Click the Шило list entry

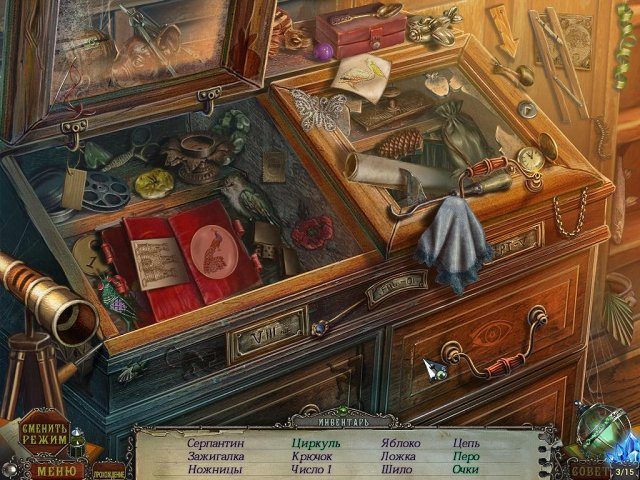pos(396,469)
